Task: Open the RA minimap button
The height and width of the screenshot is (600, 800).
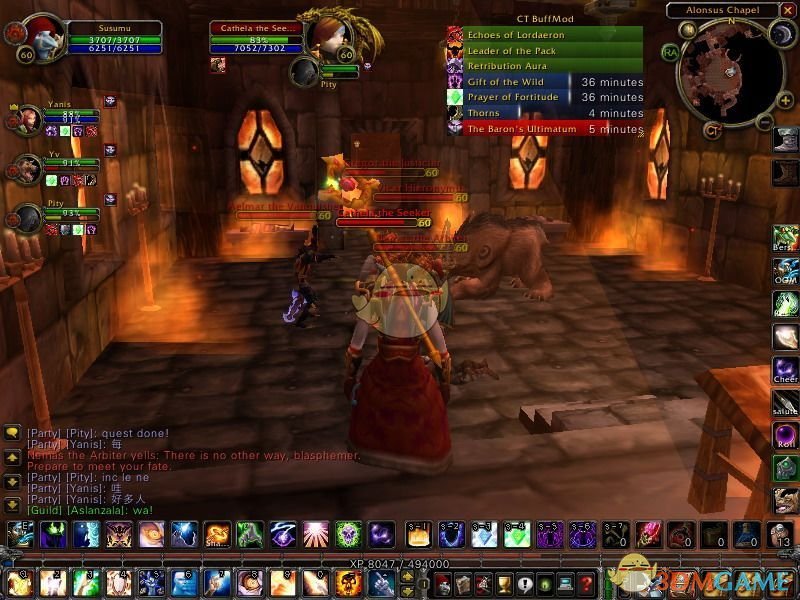Action: coord(669,51)
